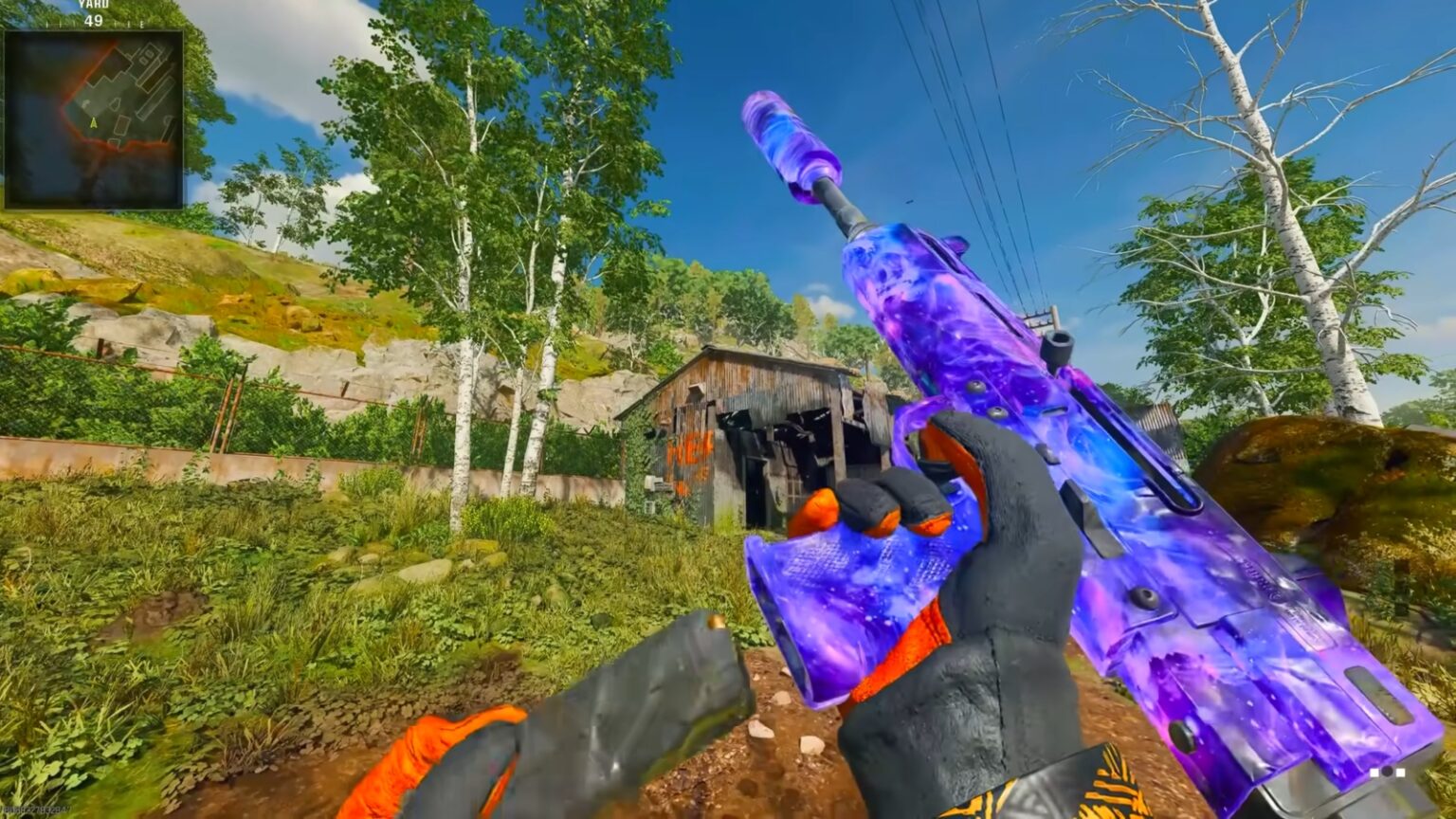
Task: Select the yellow player marker on the minimap
Action: click(x=94, y=123)
